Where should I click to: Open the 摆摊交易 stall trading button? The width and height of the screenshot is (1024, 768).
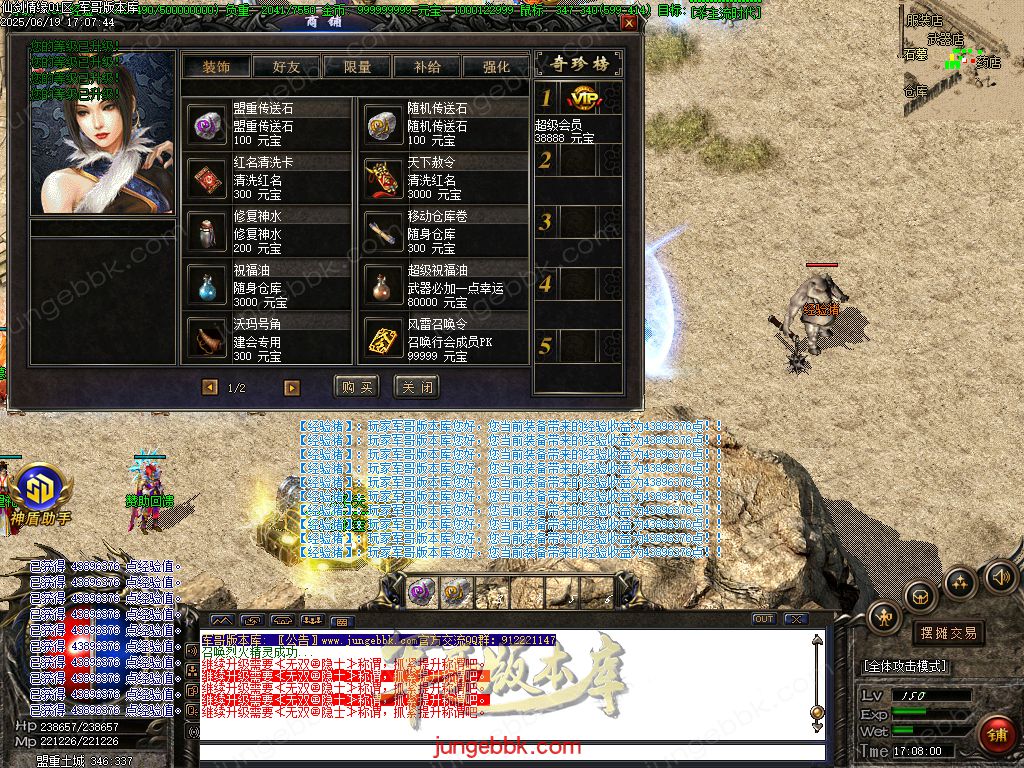[947, 633]
